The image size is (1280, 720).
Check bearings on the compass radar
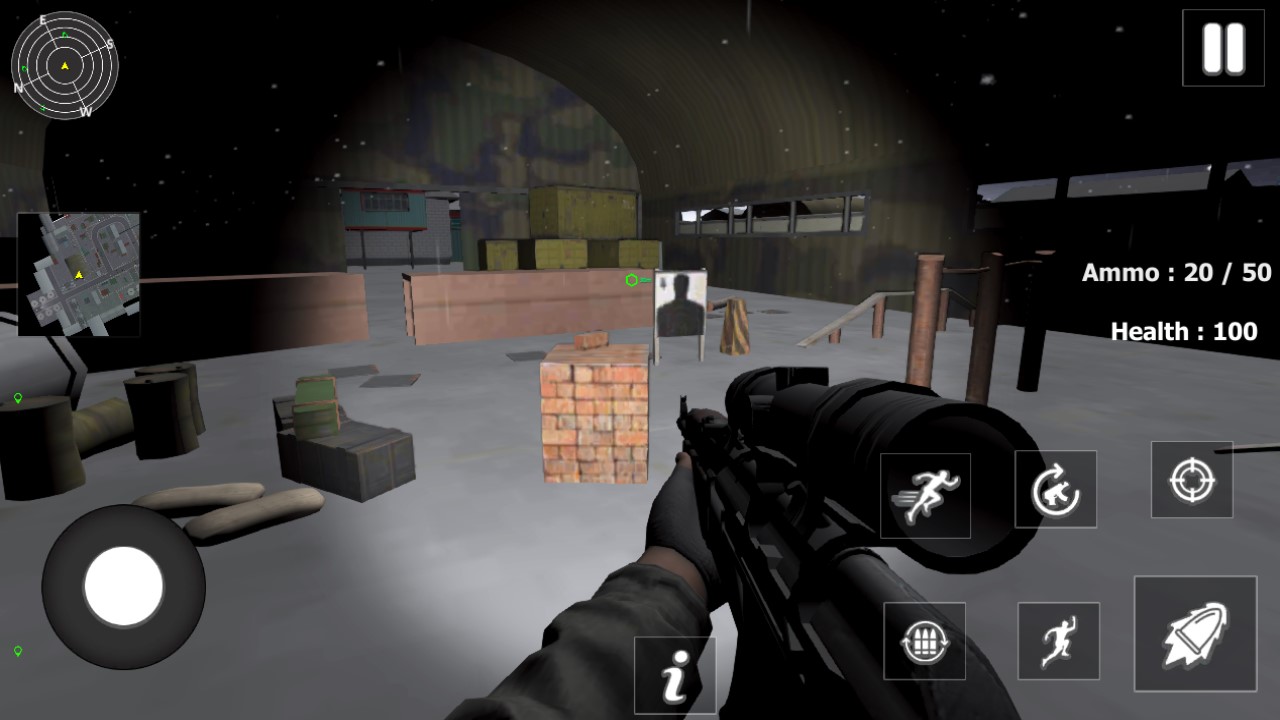point(64,64)
